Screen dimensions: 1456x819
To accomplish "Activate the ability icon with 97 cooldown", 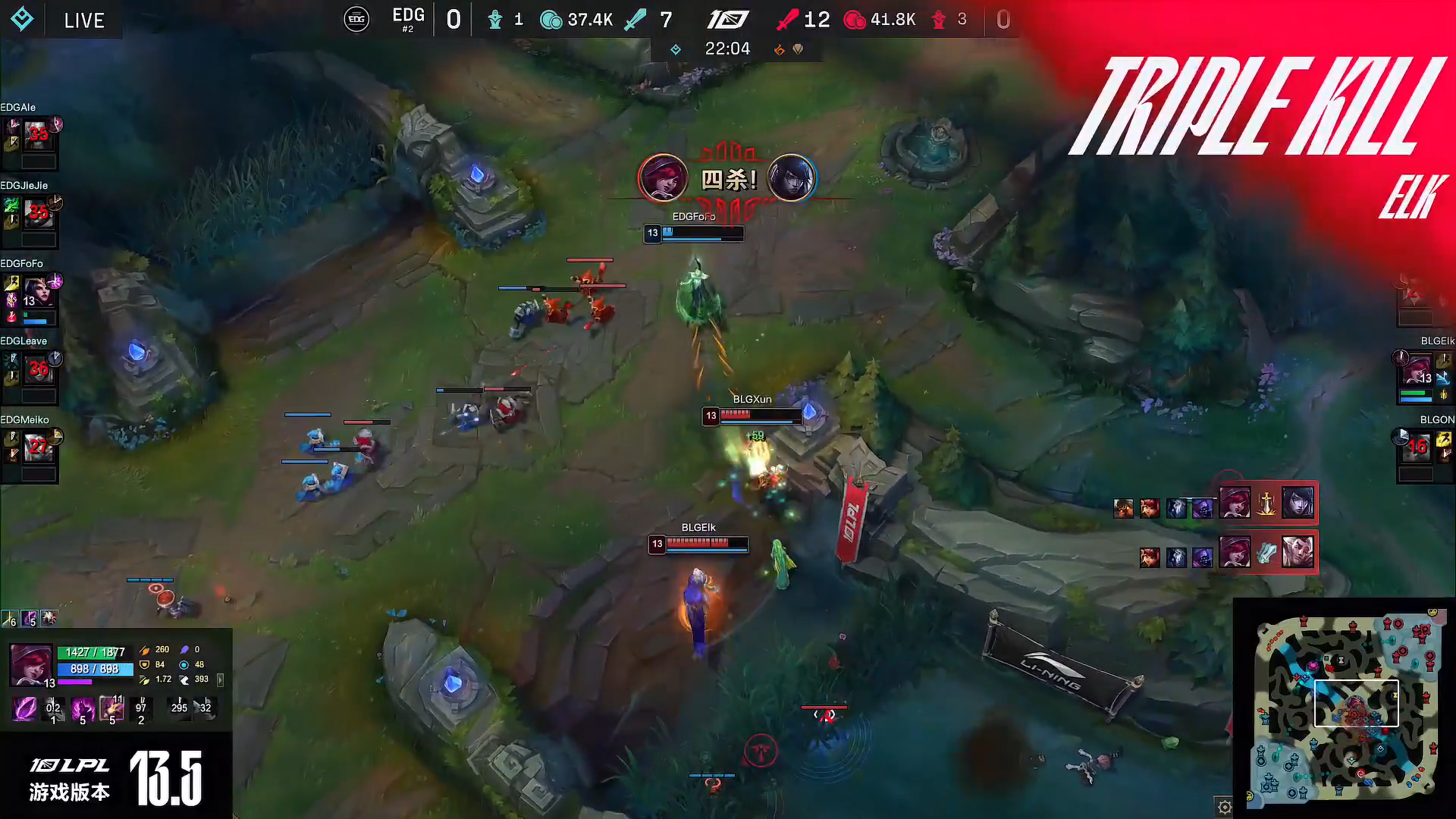I will click(141, 709).
